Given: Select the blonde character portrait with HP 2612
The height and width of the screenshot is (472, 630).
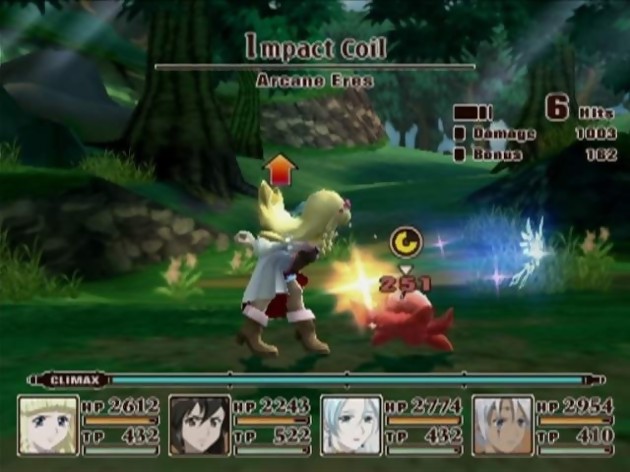Looking at the screenshot, I should [x=48, y=426].
